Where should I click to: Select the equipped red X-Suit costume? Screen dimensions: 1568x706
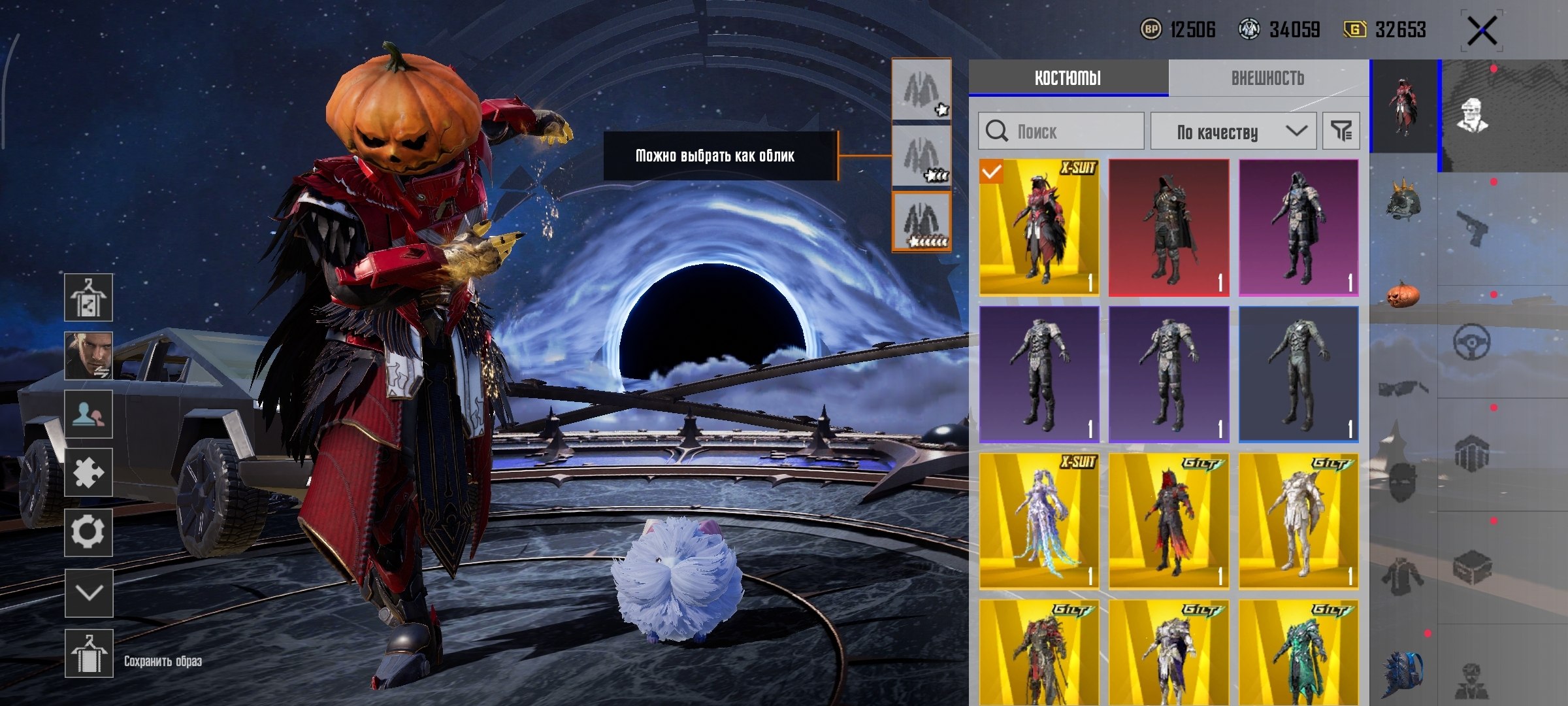coord(1039,227)
